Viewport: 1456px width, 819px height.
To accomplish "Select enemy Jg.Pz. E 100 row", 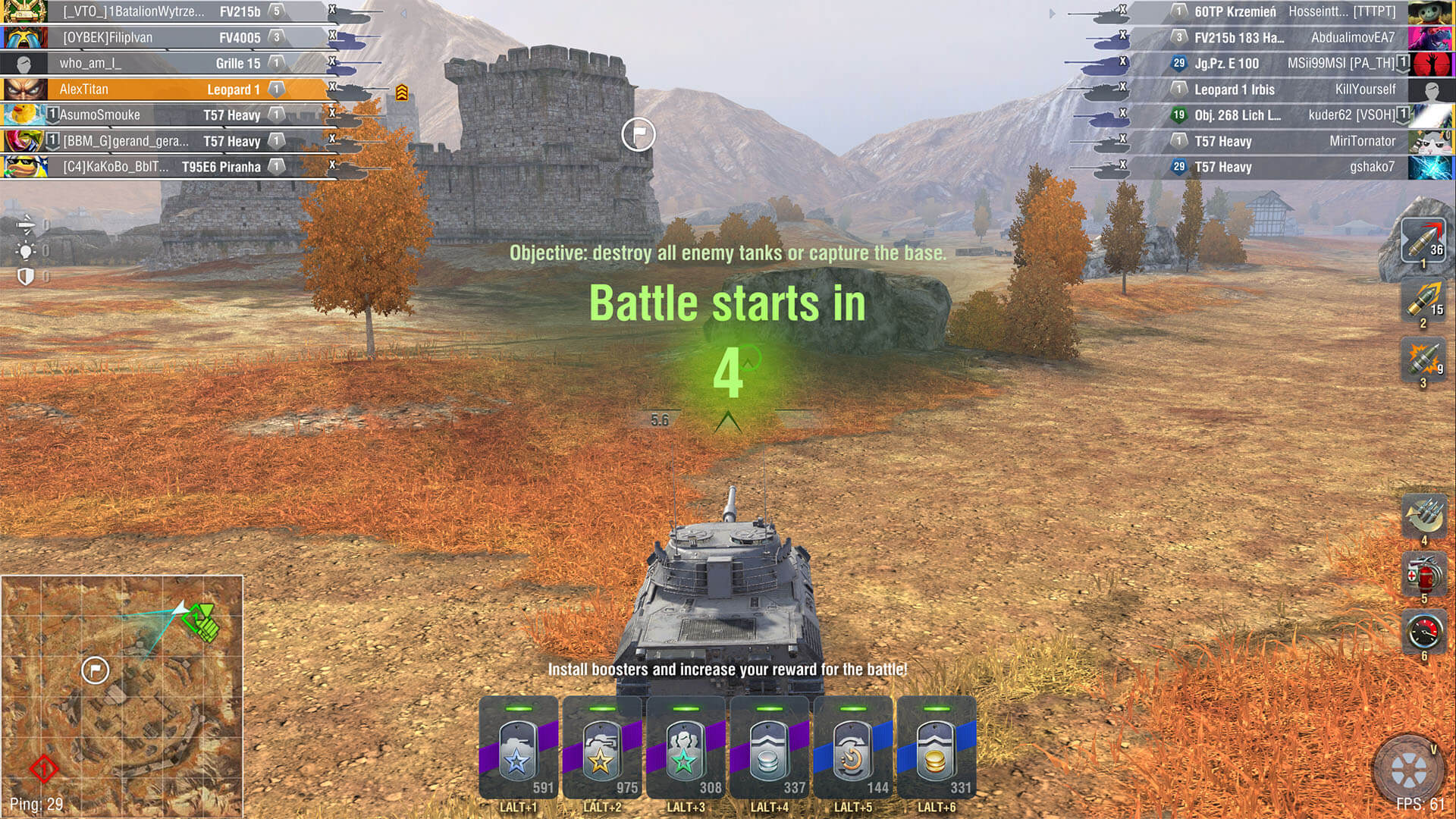I will [x=1289, y=64].
